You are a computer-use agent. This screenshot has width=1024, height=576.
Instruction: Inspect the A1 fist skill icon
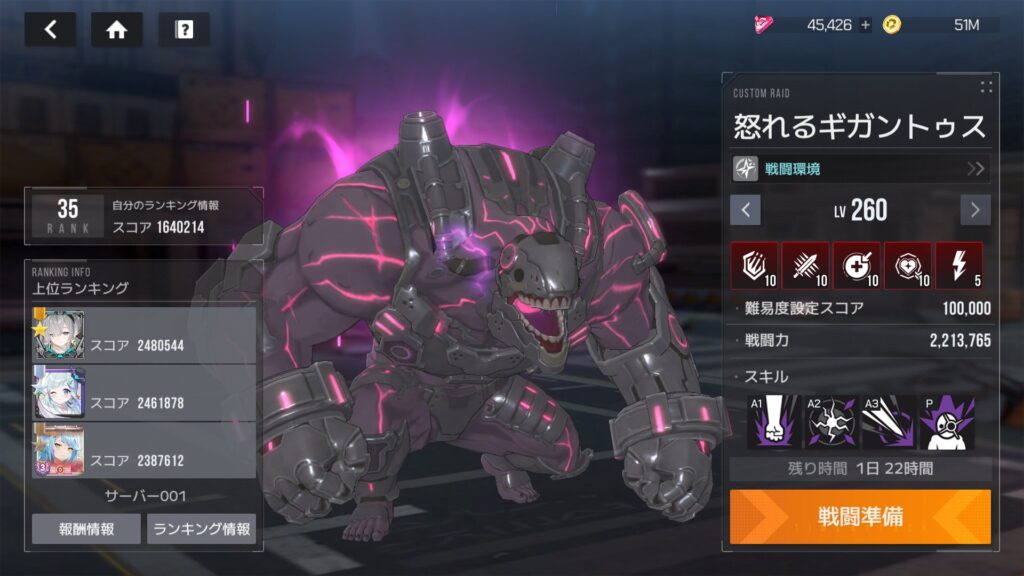[772, 421]
